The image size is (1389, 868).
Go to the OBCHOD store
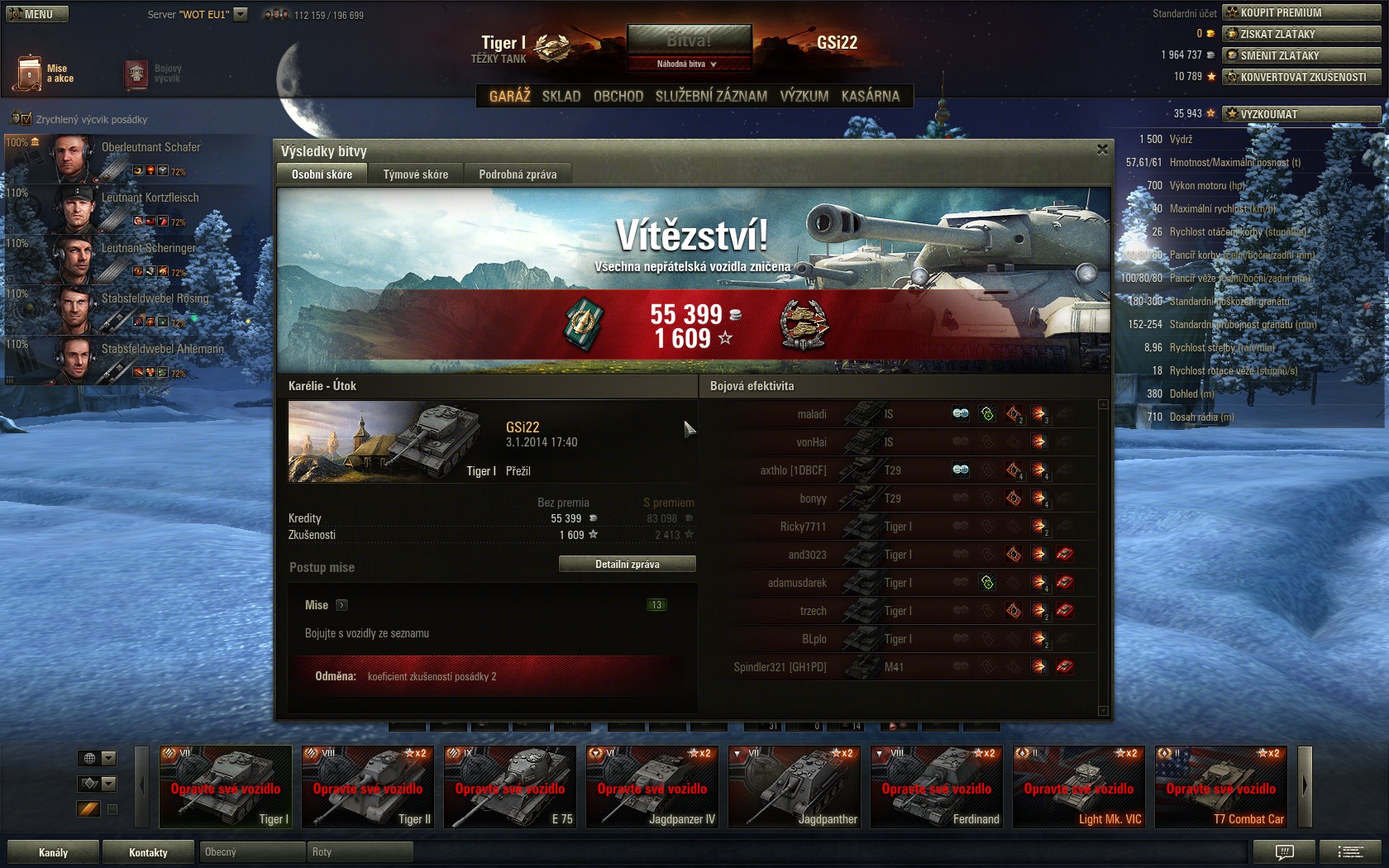(x=618, y=96)
